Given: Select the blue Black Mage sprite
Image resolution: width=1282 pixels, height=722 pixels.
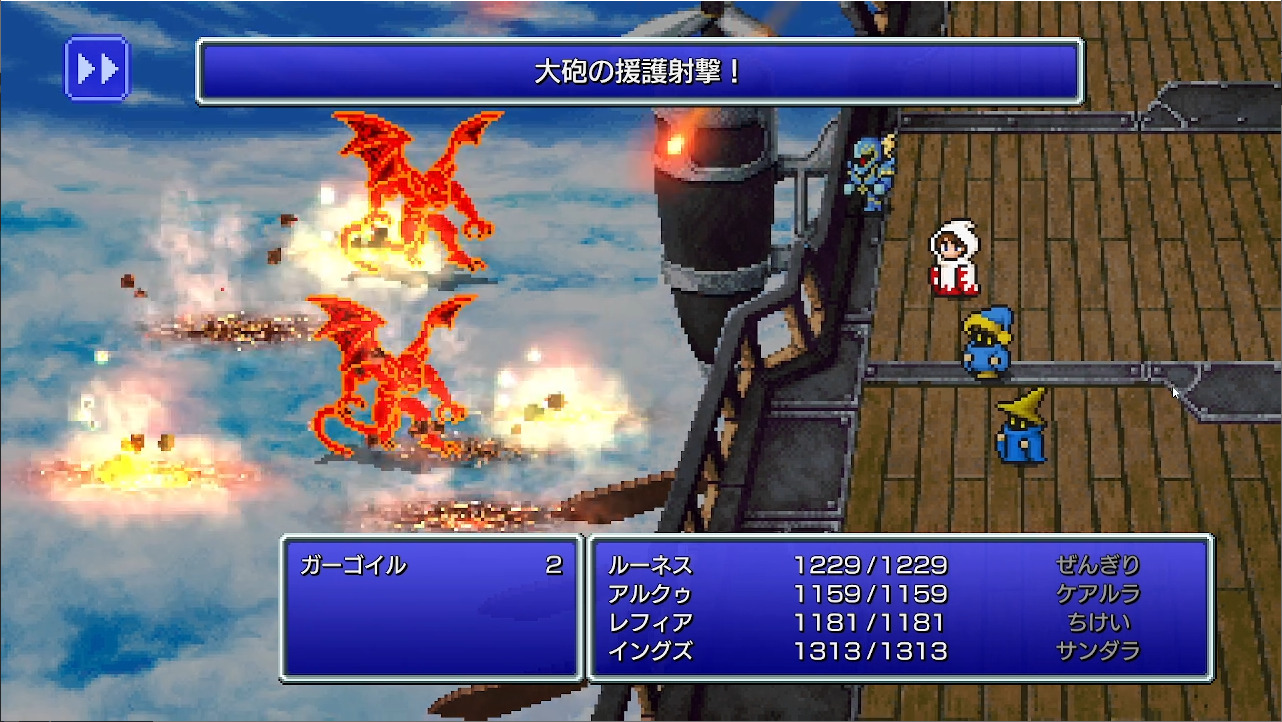Looking at the screenshot, I should coord(985,345).
